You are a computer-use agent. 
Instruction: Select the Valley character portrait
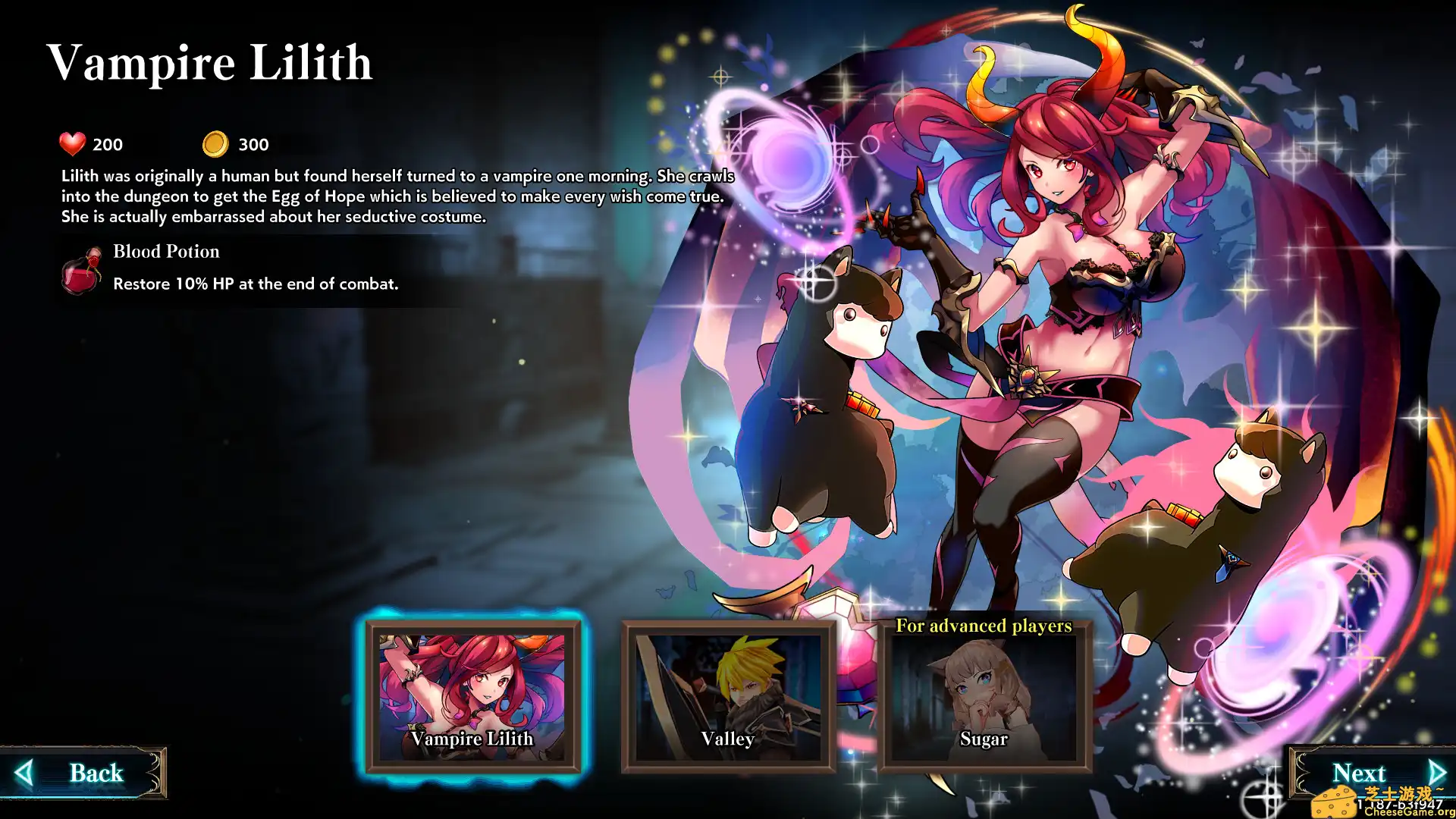coord(726,690)
